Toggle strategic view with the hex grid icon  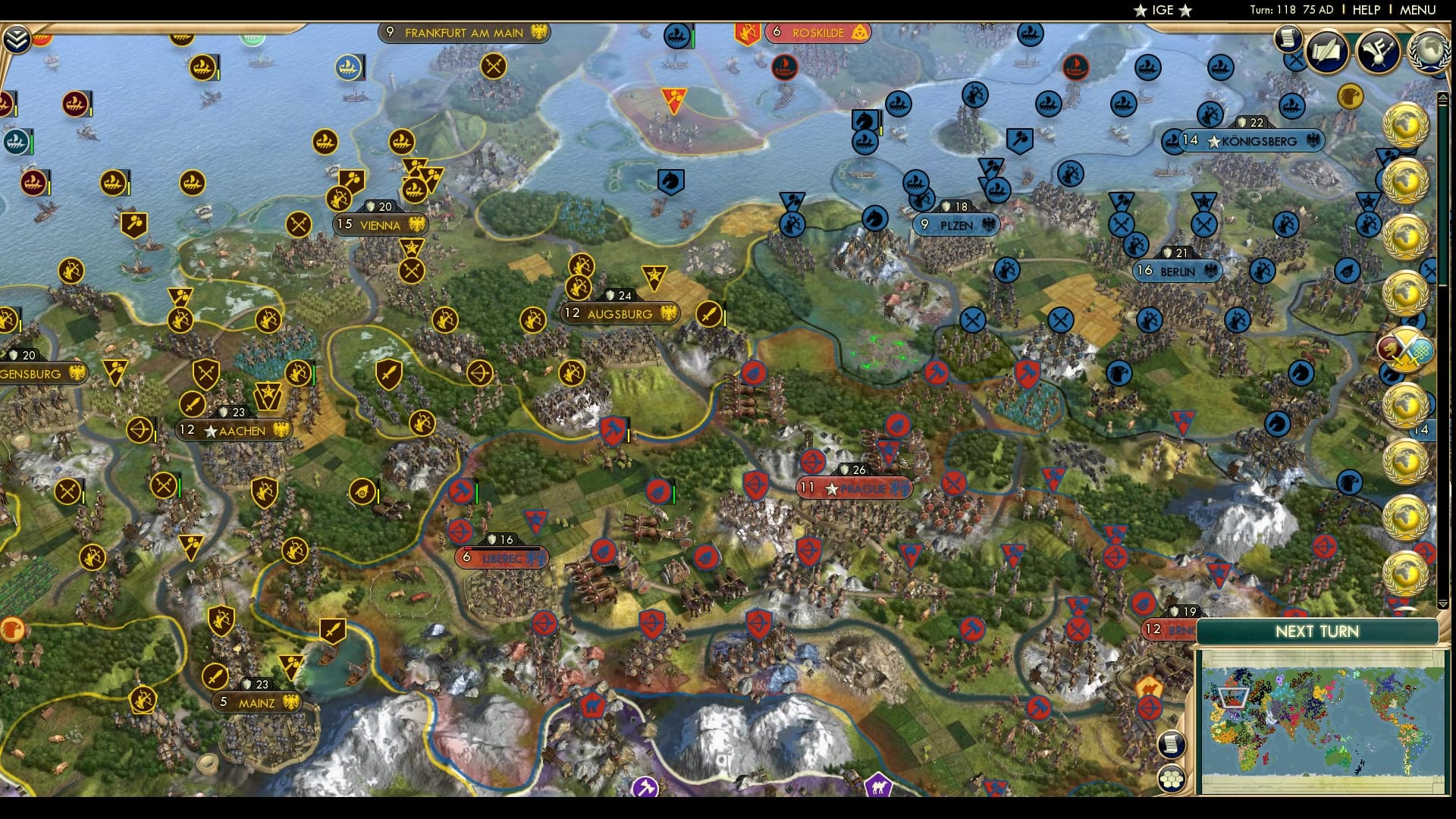pyautogui.click(x=1172, y=780)
